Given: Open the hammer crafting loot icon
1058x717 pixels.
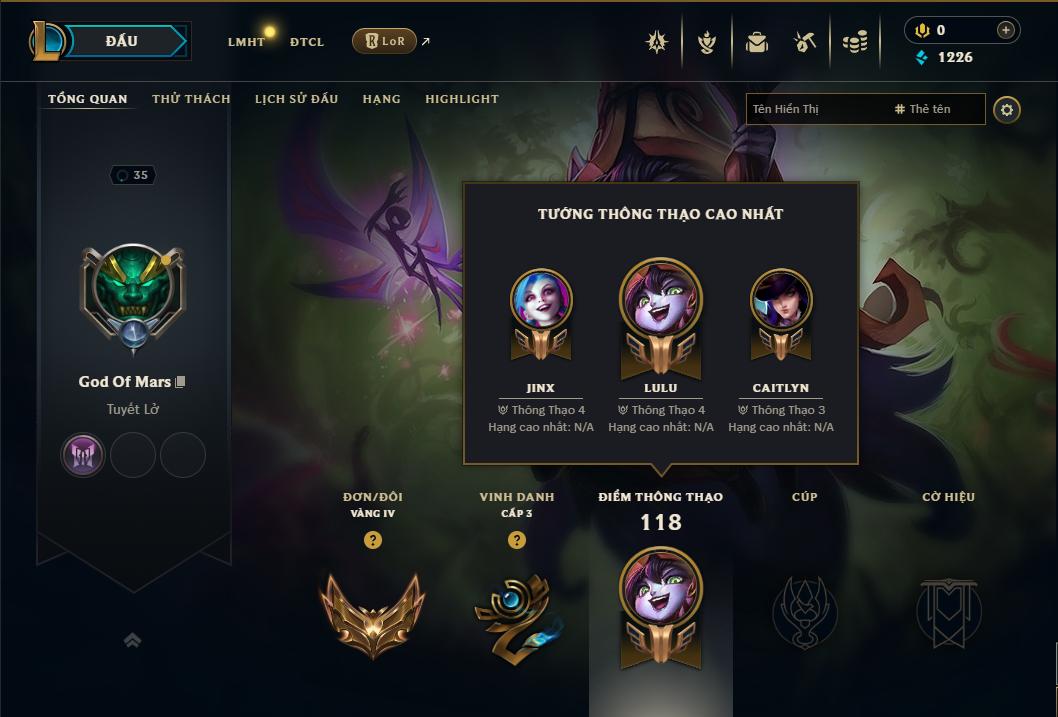Looking at the screenshot, I should (x=805, y=42).
